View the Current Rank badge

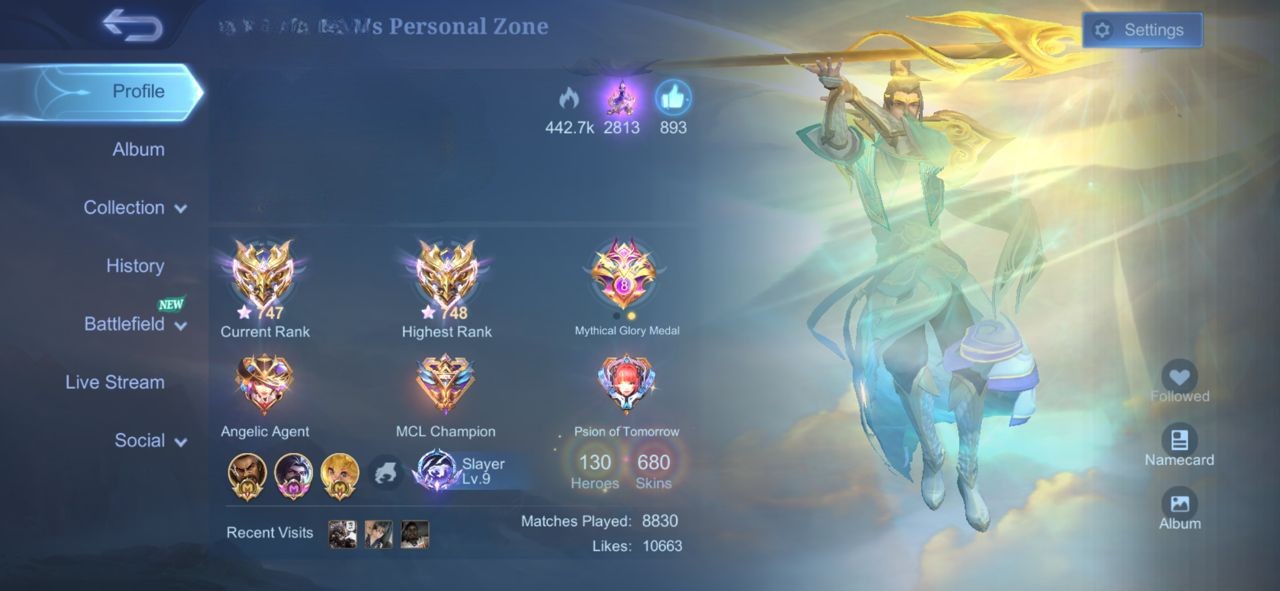[264, 275]
